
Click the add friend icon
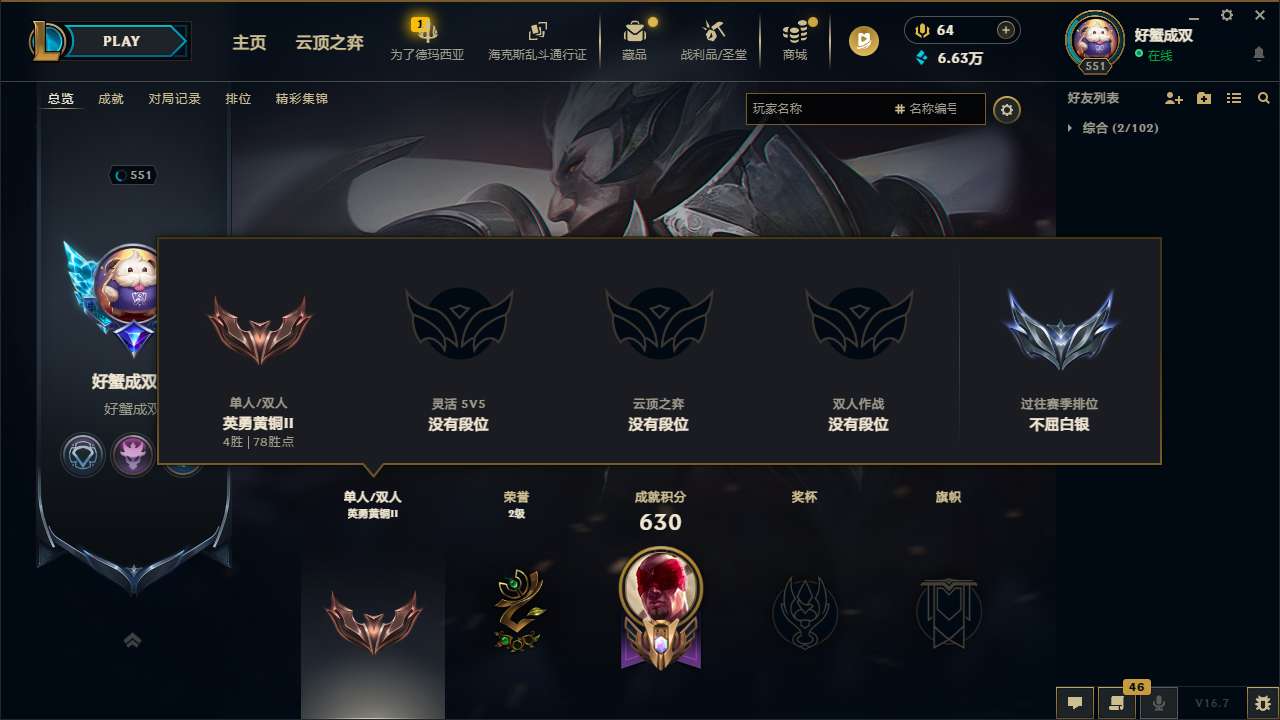1172,98
